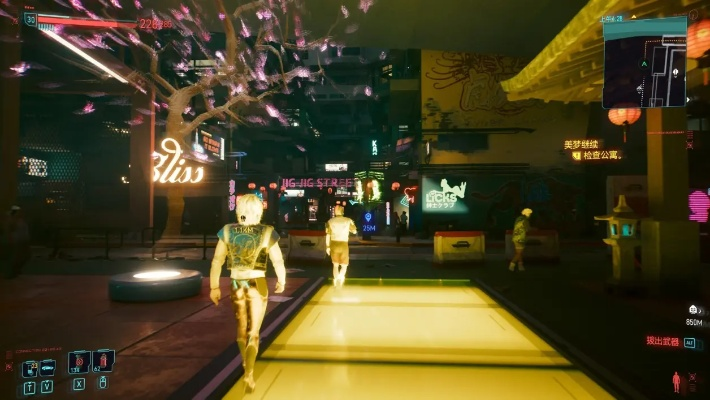Click the blue objective distance marker
710x400 pixels.
tap(369, 219)
